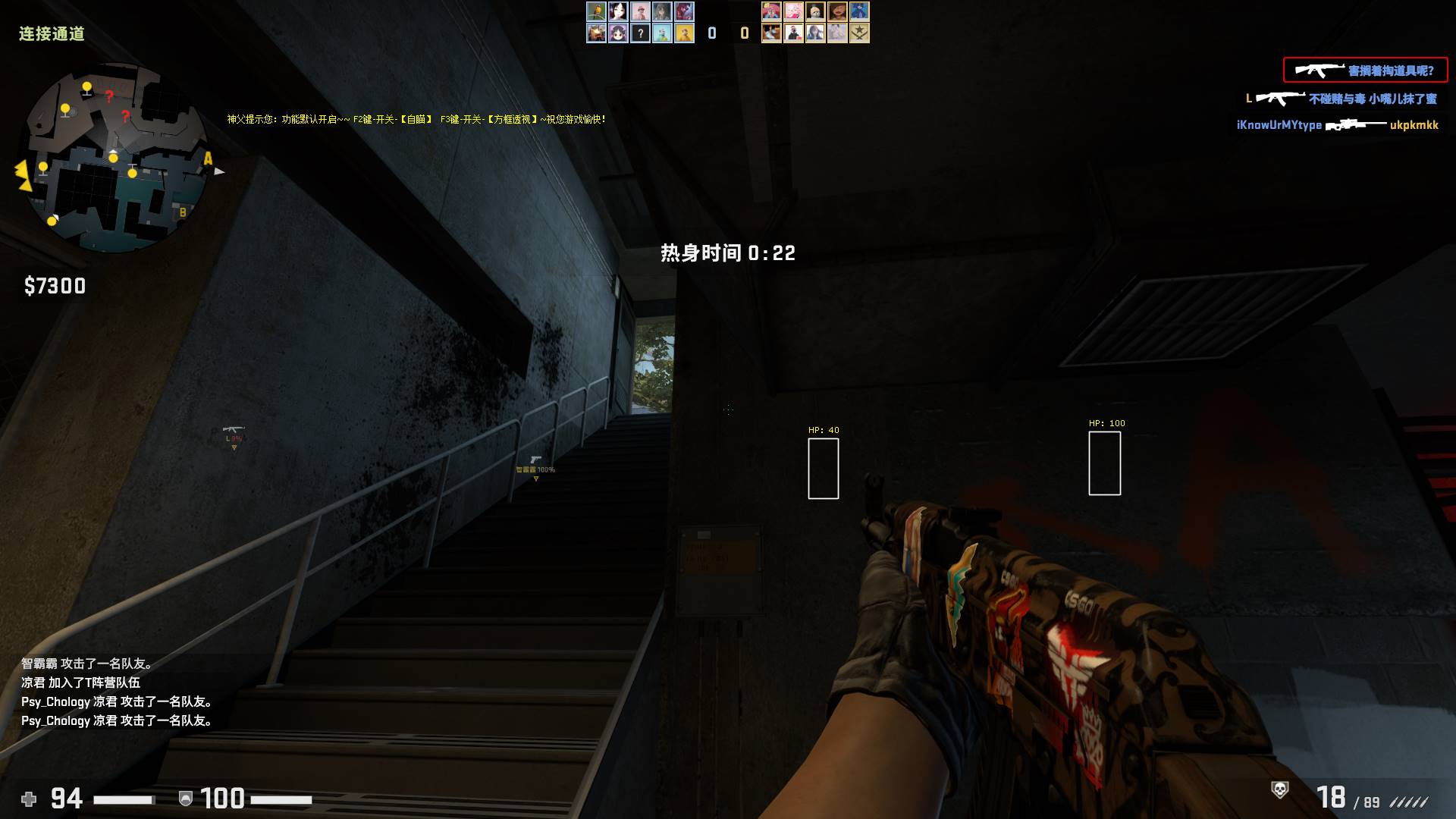This screenshot has height=819, width=1456.
Task: Select the health cross icon beside 94
Action: [x=27, y=798]
